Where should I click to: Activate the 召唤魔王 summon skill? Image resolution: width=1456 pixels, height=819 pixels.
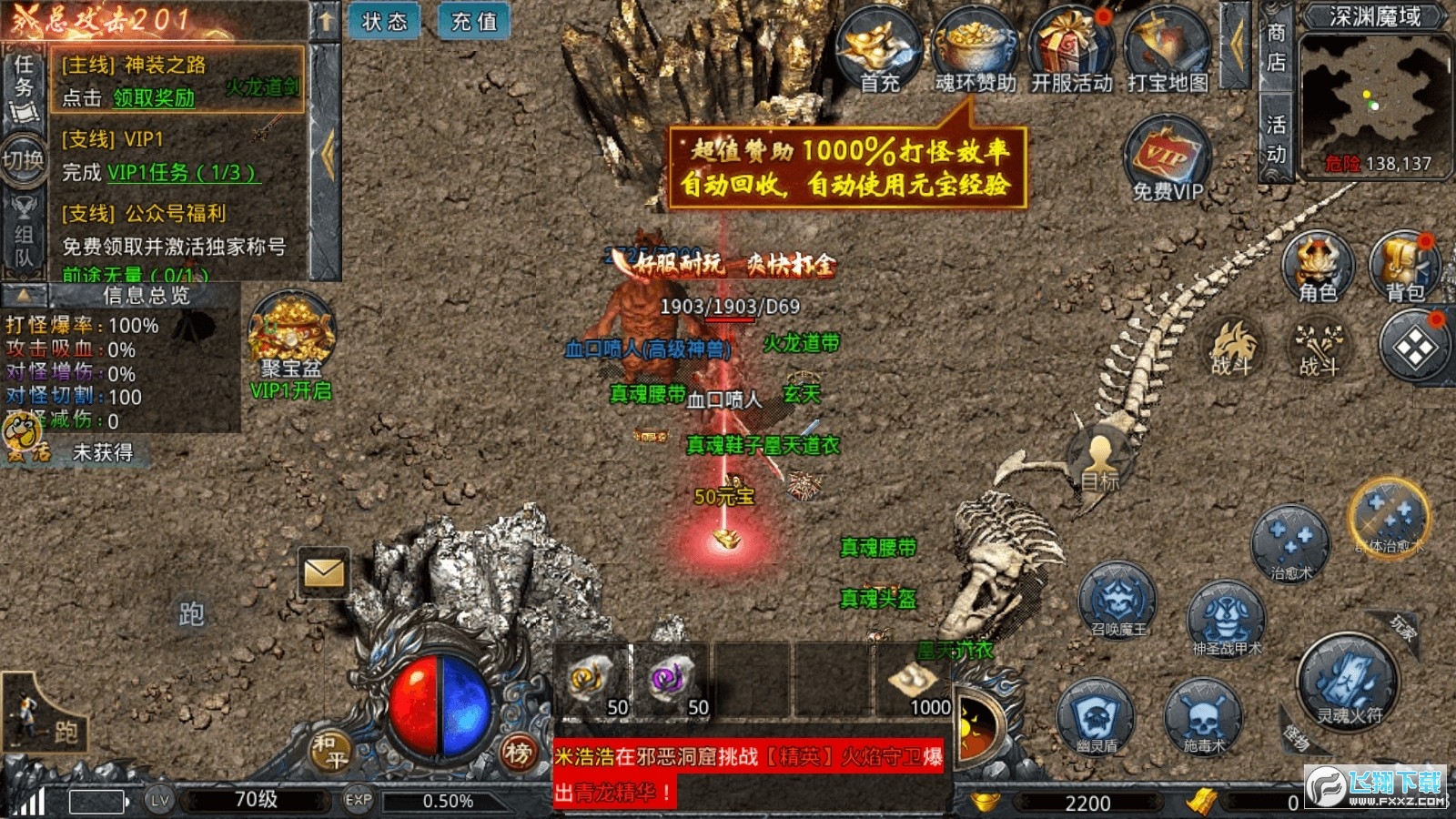[x=1117, y=600]
